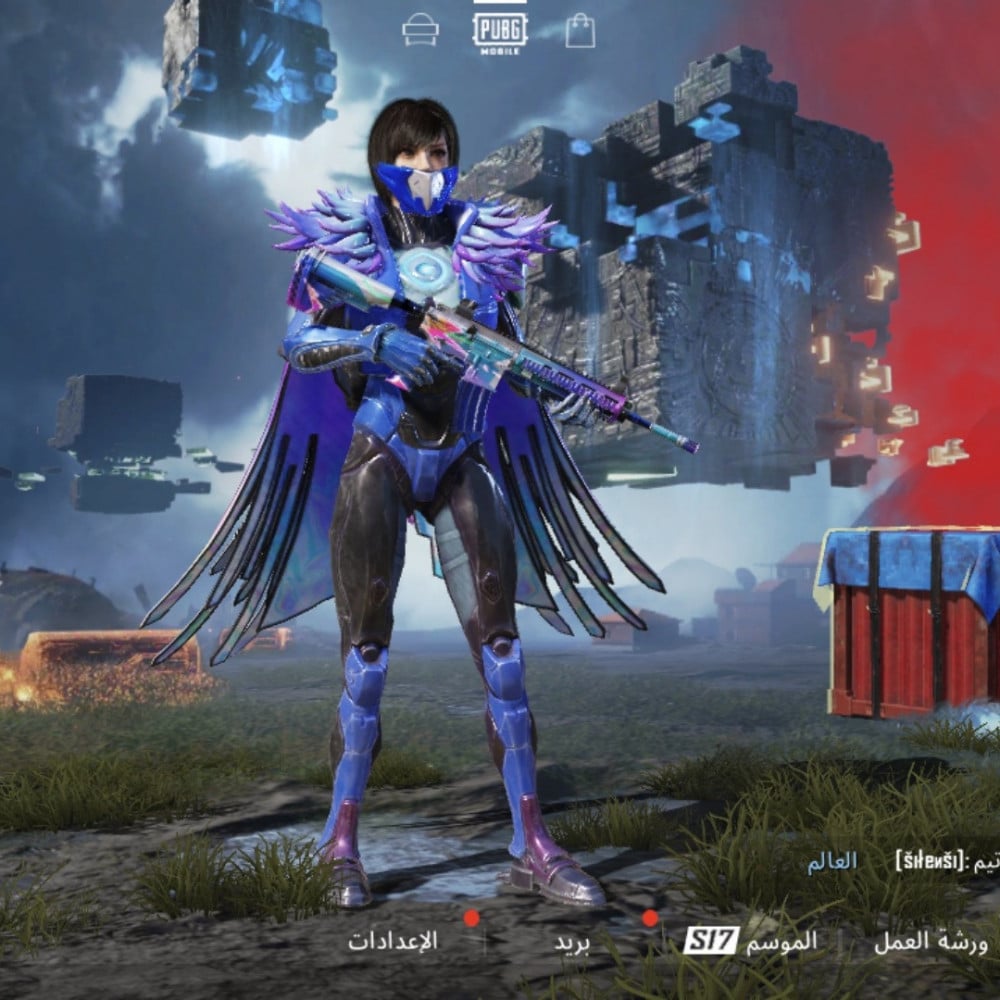Open the الموسم S17 season page

(x=750, y=941)
